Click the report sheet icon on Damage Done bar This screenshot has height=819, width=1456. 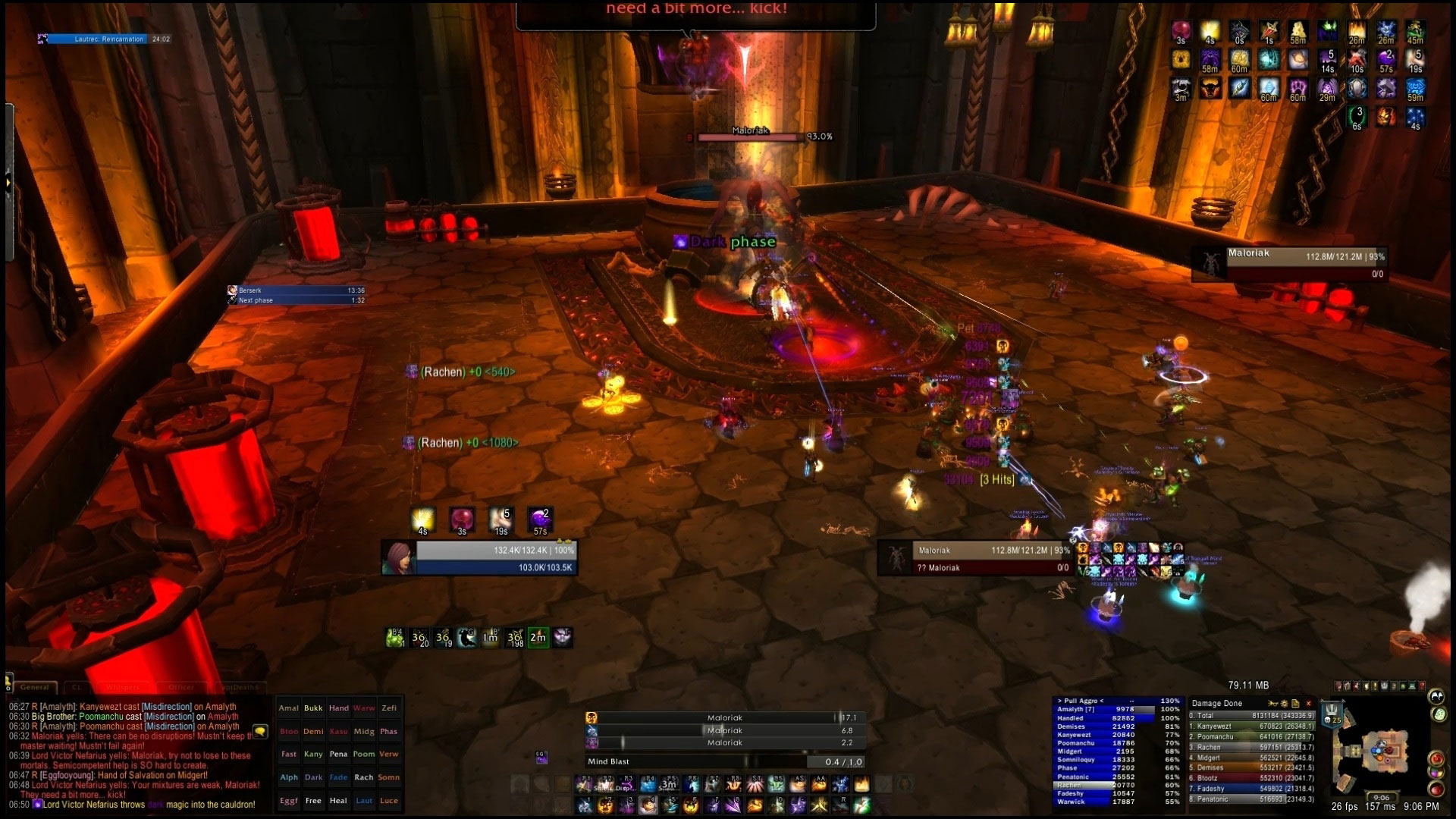(x=1296, y=704)
